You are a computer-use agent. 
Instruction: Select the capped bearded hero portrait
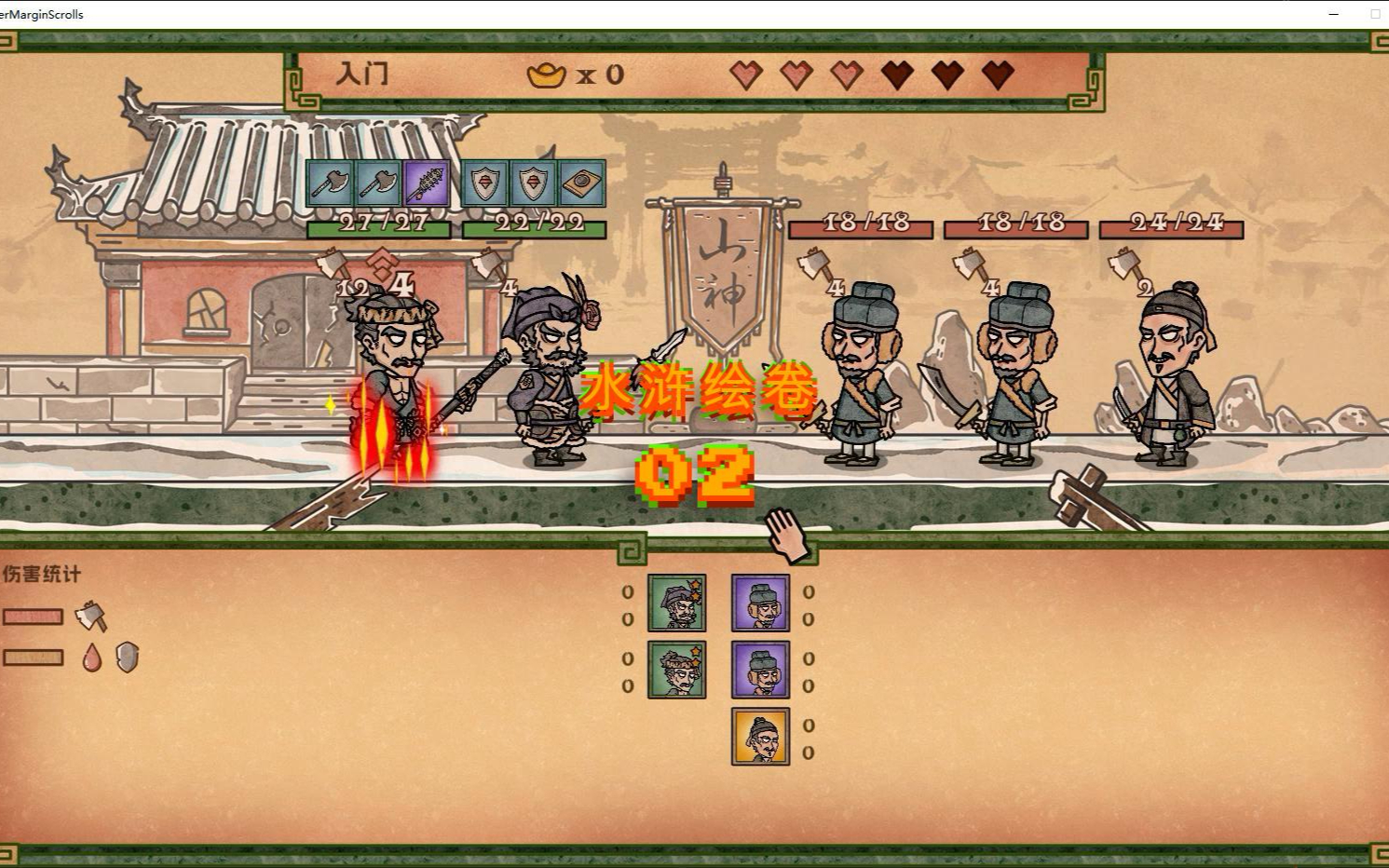click(x=676, y=604)
